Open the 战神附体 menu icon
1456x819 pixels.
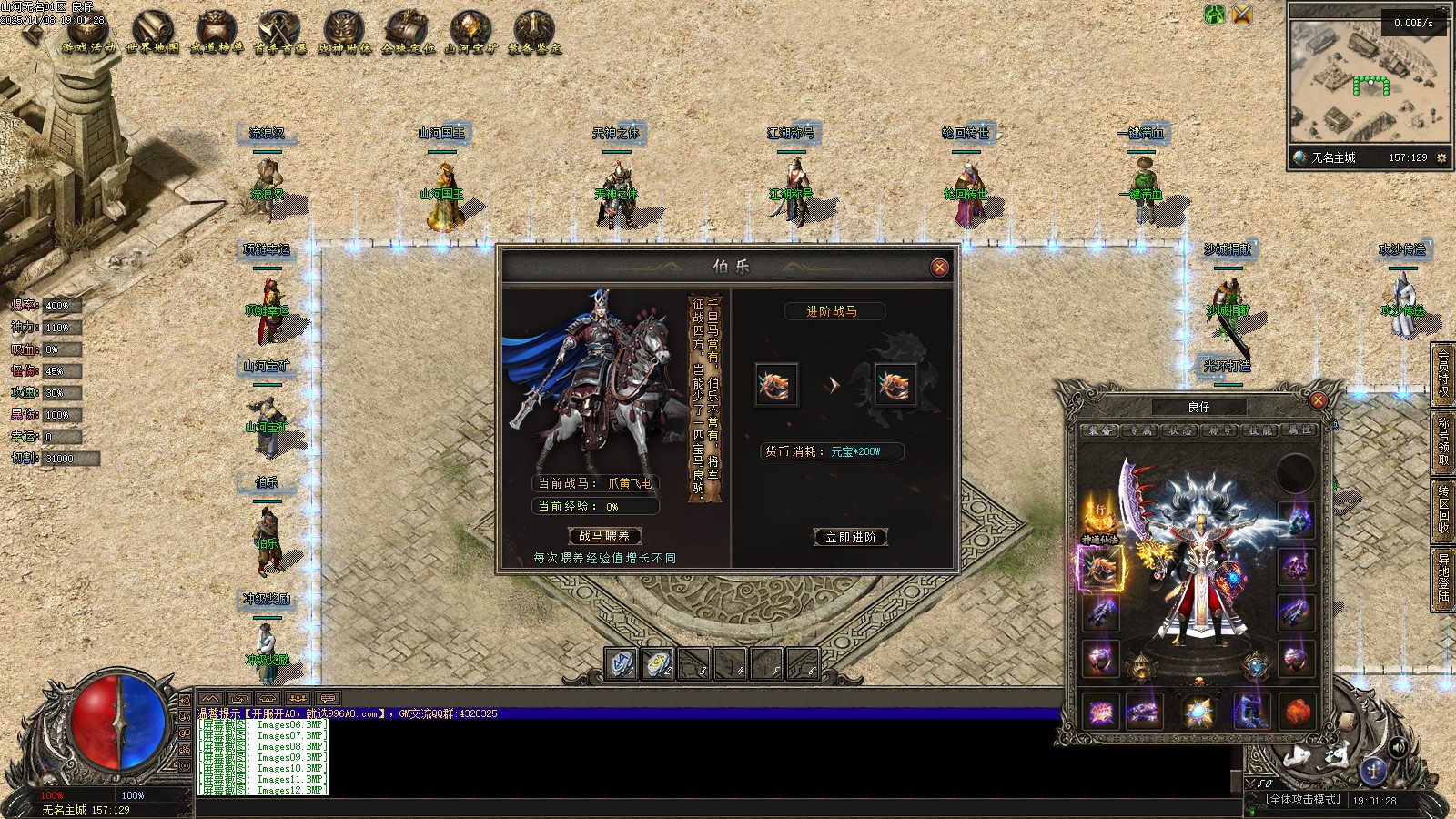click(x=344, y=32)
